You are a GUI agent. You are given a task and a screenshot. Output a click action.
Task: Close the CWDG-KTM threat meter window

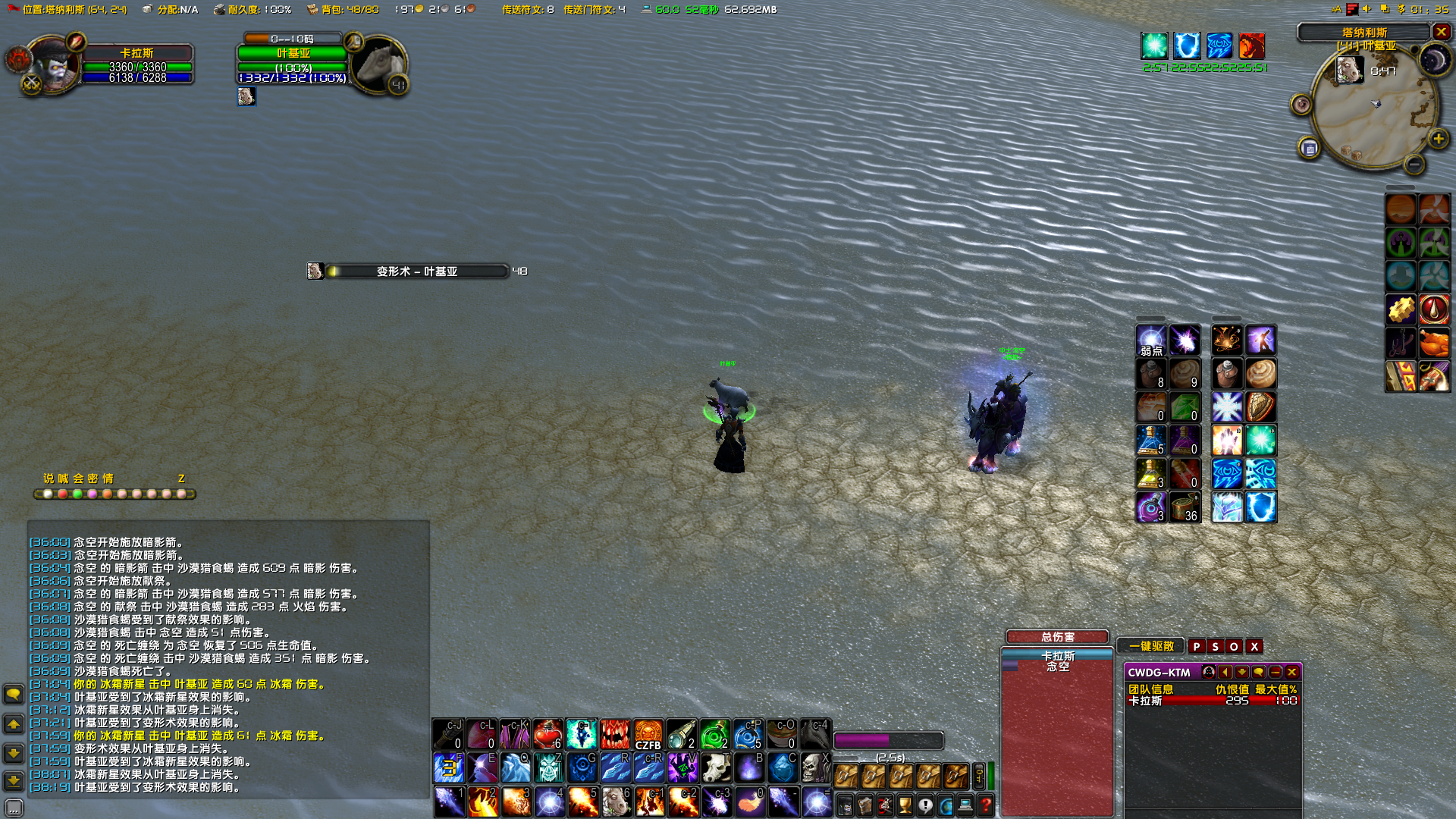pyautogui.click(x=1292, y=672)
